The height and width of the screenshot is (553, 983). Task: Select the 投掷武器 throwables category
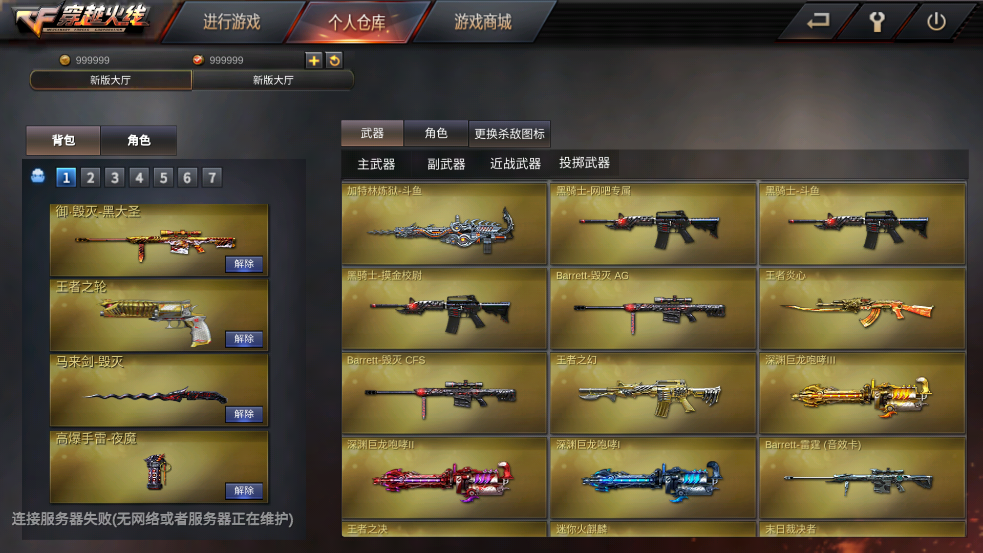tap(584, 163)
